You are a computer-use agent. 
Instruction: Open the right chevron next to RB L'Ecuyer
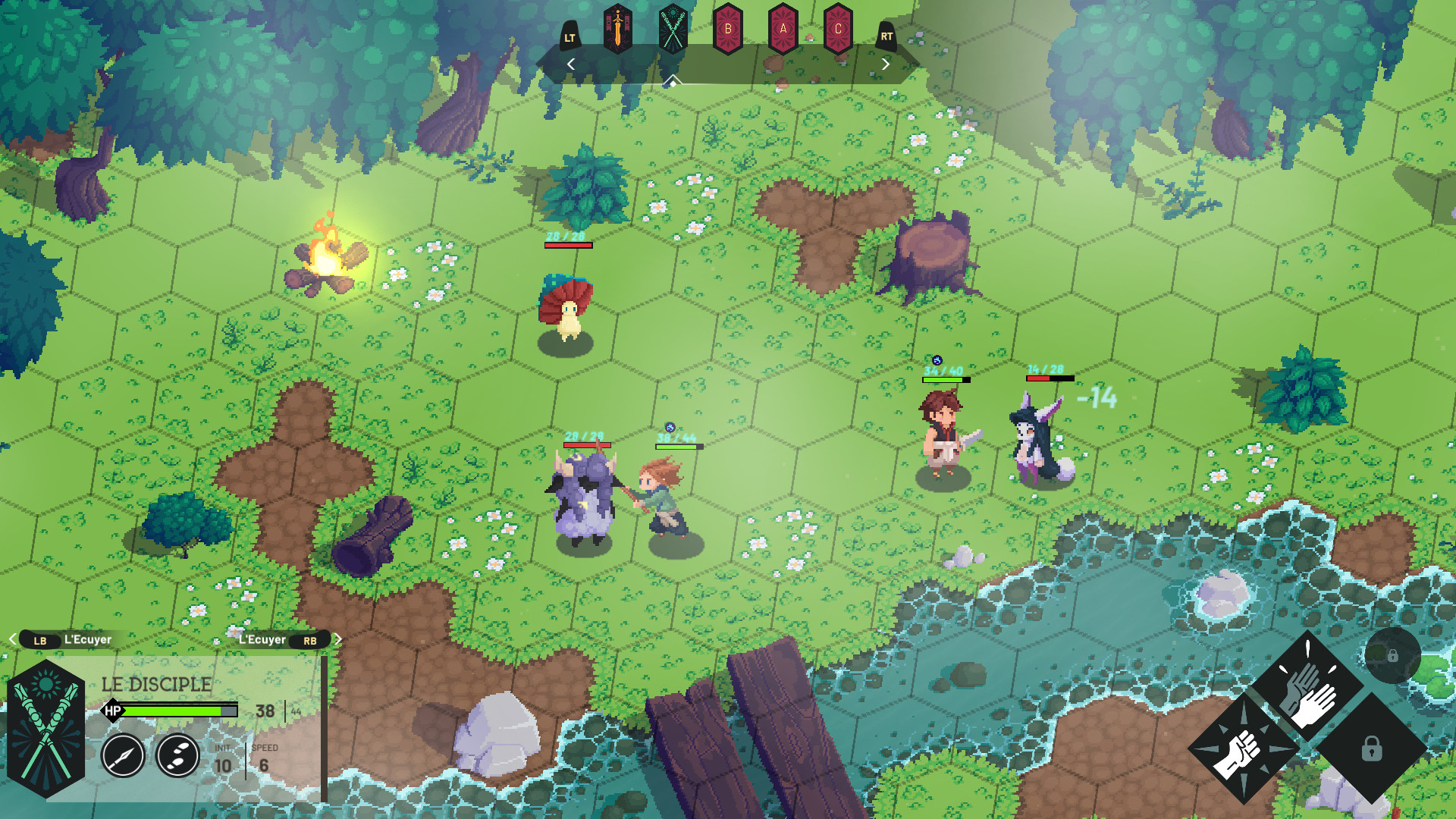(339, 639)
